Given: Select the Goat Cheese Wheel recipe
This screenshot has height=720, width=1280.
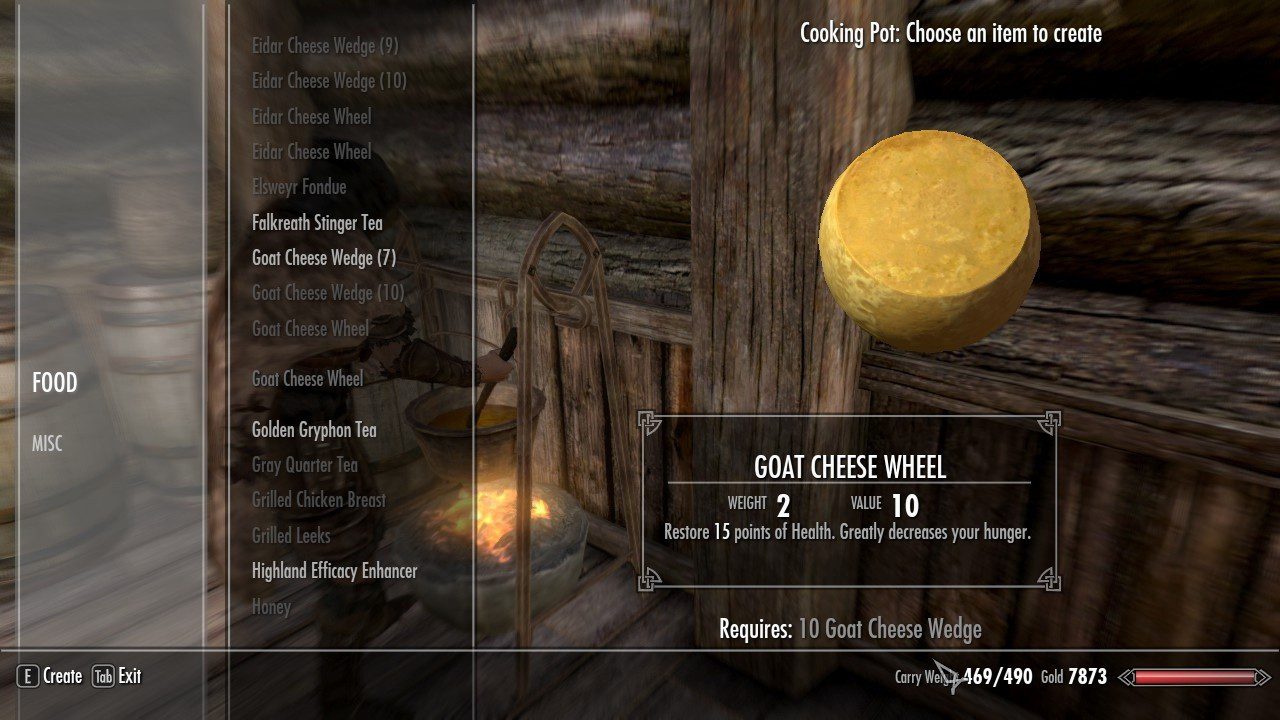Looking at the screenshot, I should (x=310, y=379).
